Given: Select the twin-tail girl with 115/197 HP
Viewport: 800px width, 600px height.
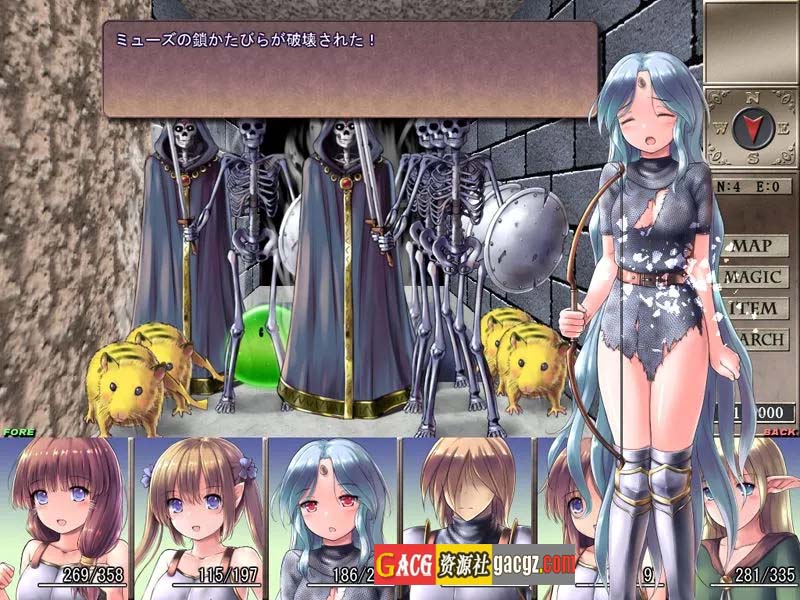Looking at the screenshot, I should pos(198,510).
